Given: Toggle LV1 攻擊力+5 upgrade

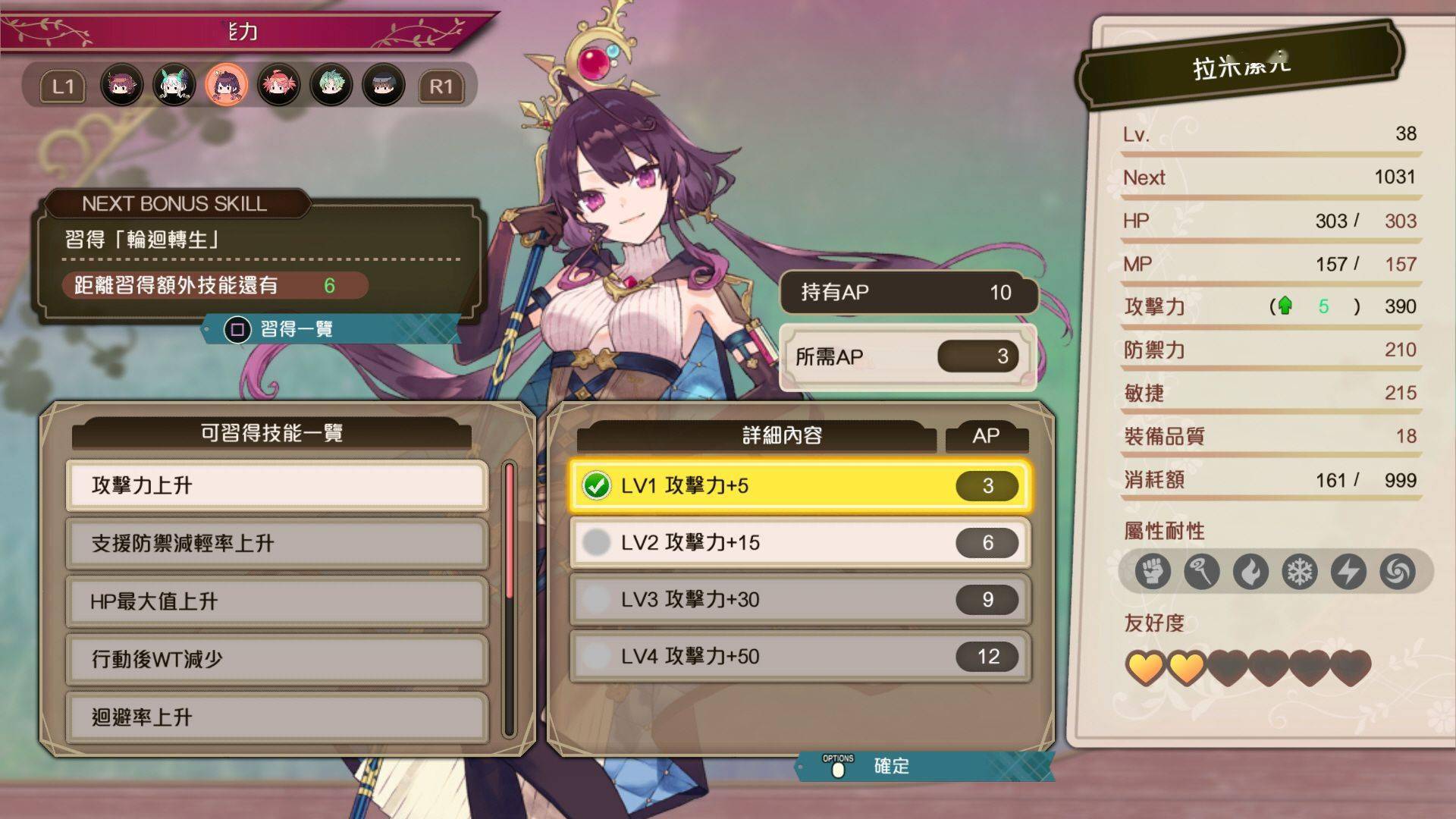Looking at the screenshot, I should point(800,485).
